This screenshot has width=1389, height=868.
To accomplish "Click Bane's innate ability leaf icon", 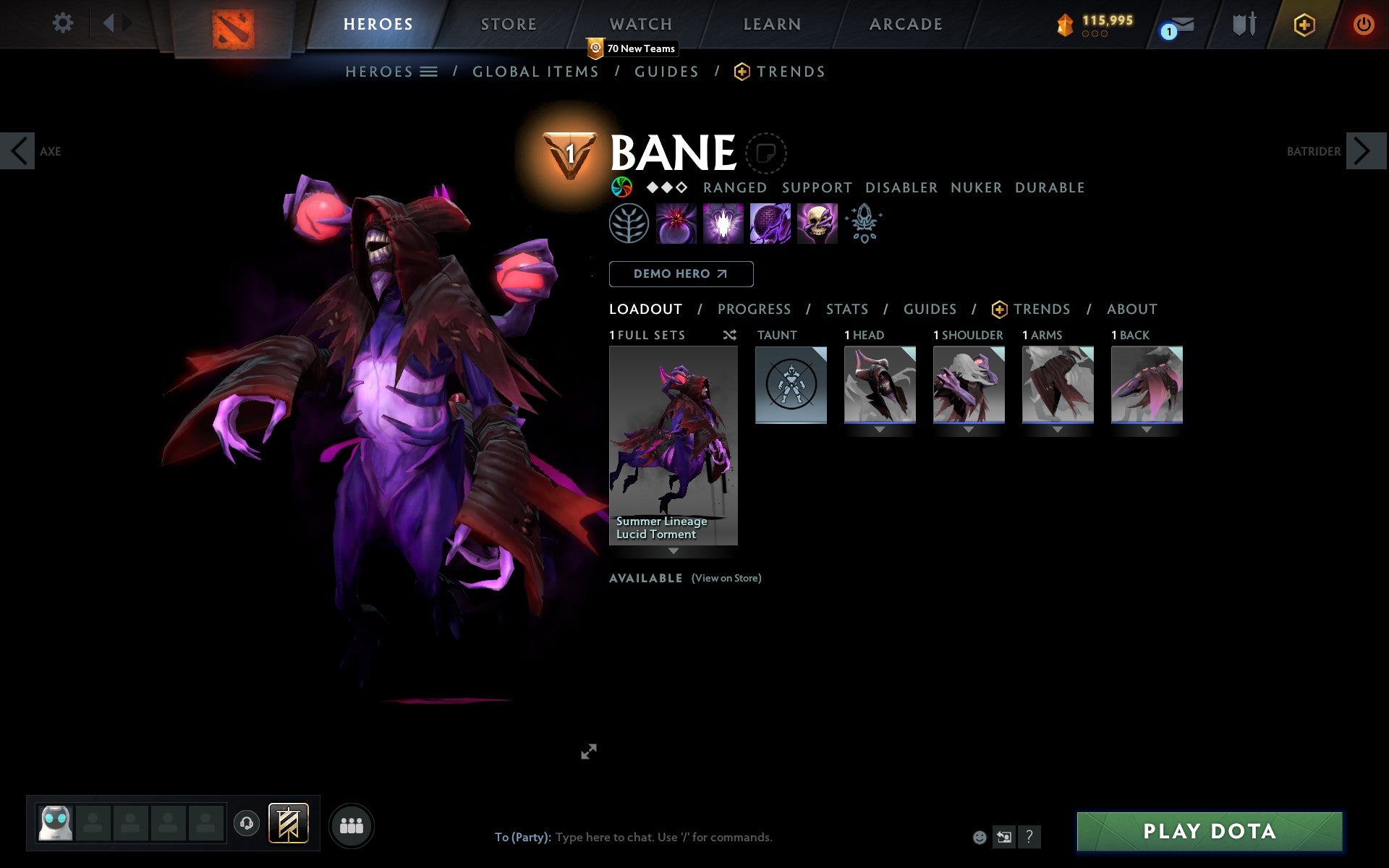I will [x=629, y=224].
